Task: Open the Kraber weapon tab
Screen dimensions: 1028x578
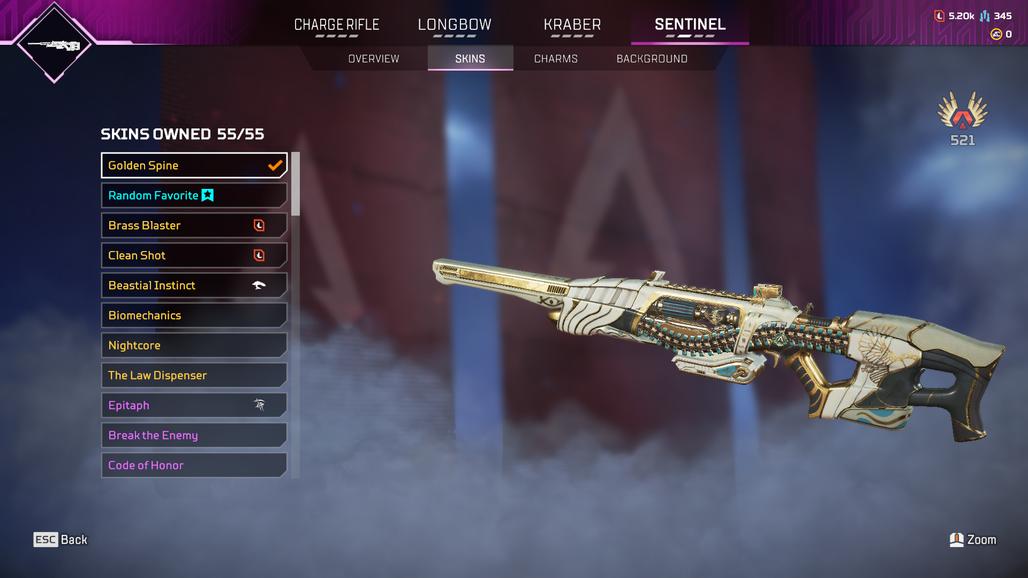Action: coord(572,25)
